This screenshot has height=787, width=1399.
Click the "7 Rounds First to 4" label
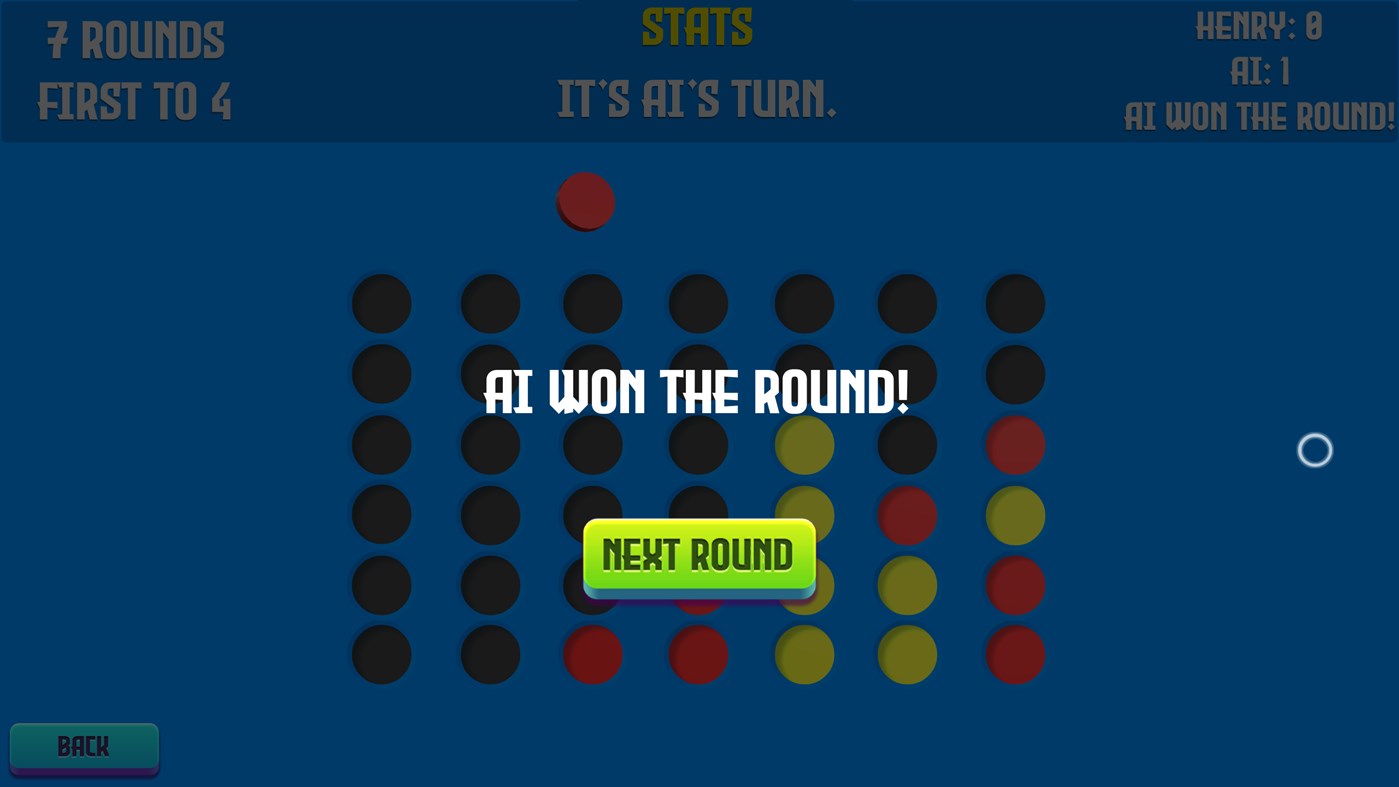tap(133, 70)
